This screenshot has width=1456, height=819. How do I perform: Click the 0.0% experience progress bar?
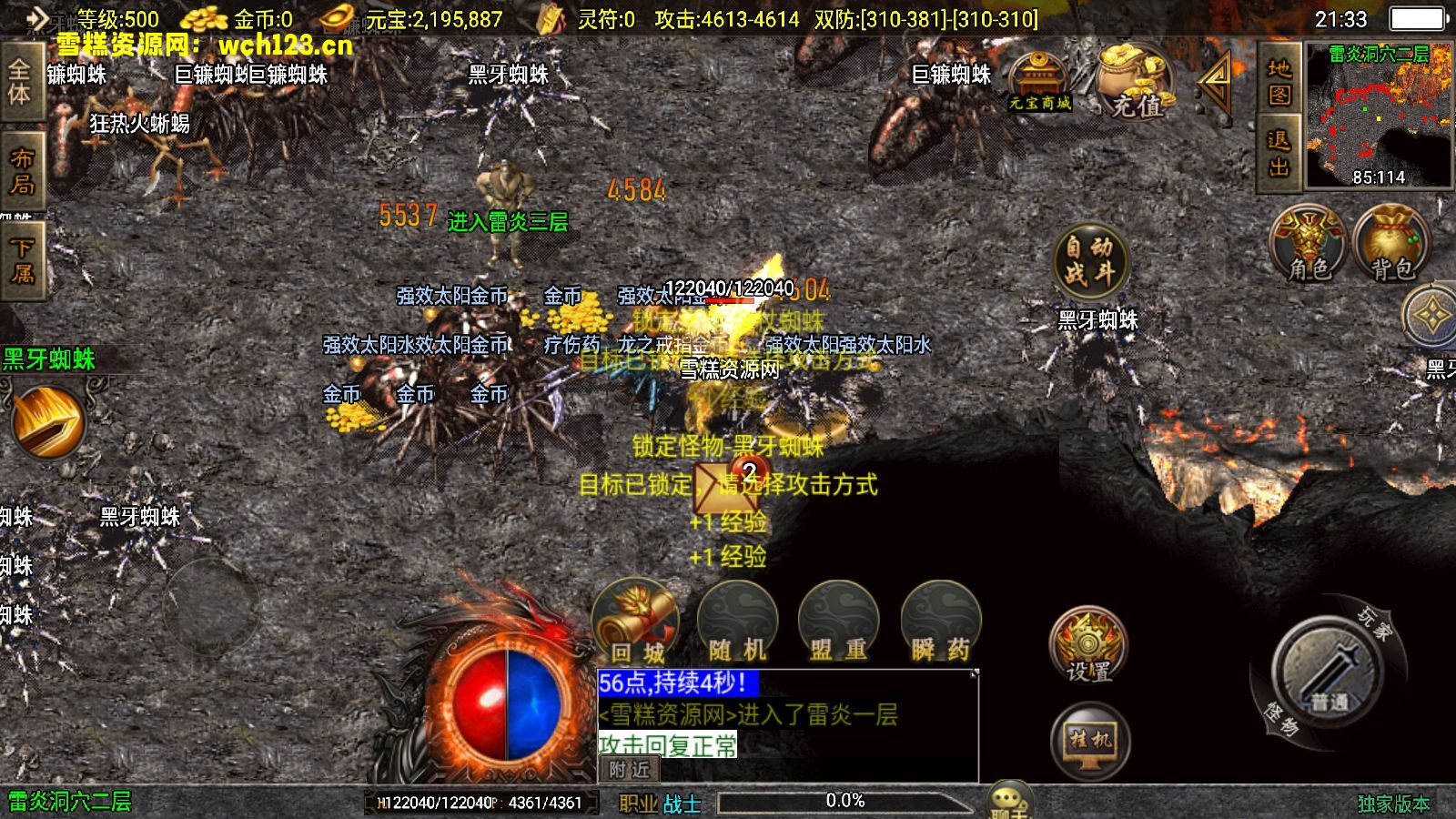click(x=844, y=802)
